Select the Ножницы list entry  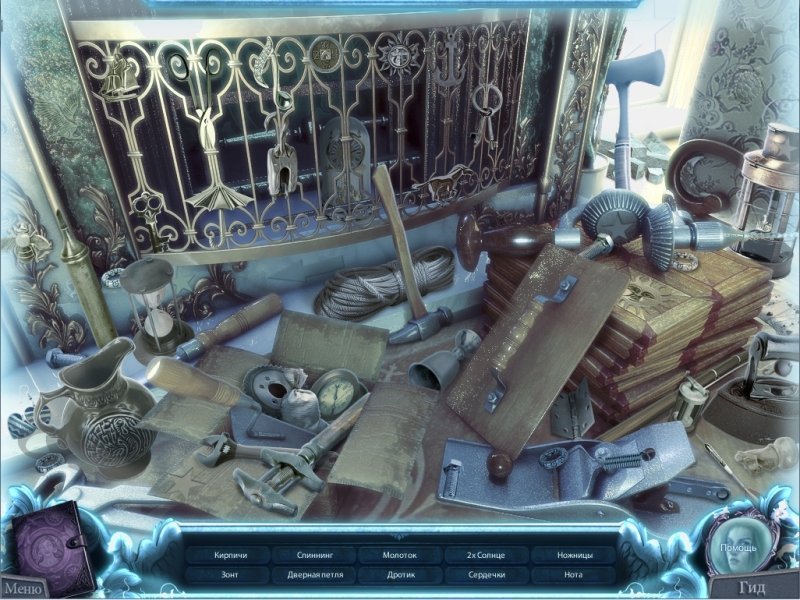[572, 554]
